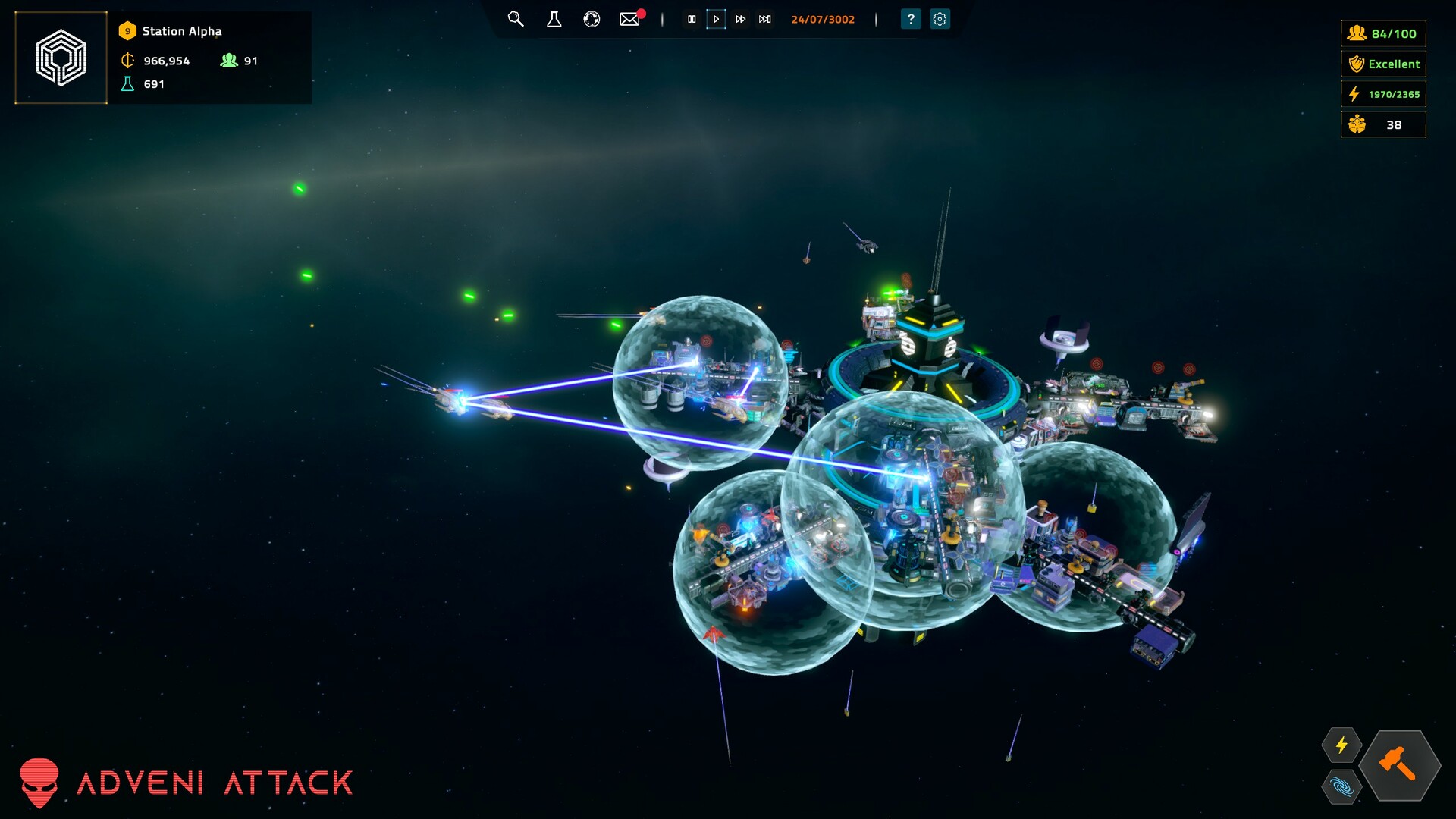Click the date display 24/07/3002
Viewport: 1456px width, 819px height.
pyautogui.click(x=824, y=19)
